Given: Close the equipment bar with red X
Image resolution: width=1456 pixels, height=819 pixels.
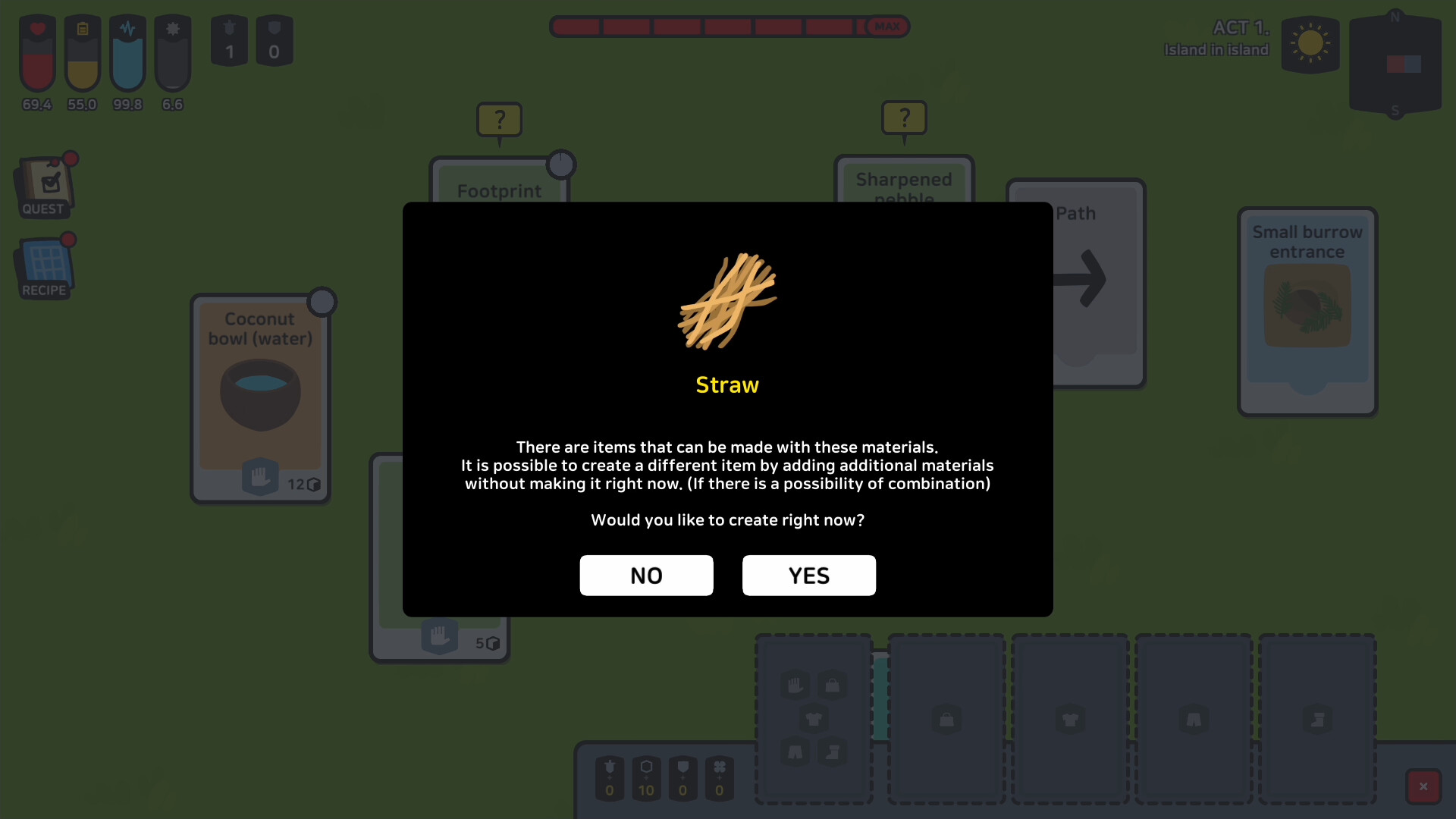Looking at the screenshot, I should point(1424,786).
